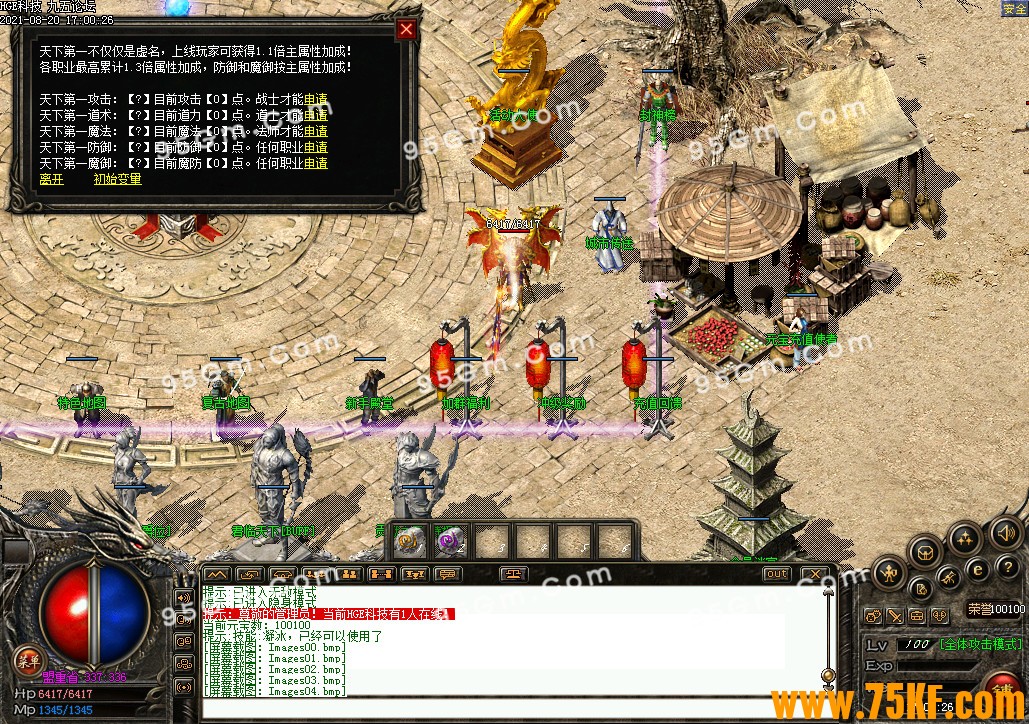Use the gold scroll item in hotbar

click(x=406, y=541)
